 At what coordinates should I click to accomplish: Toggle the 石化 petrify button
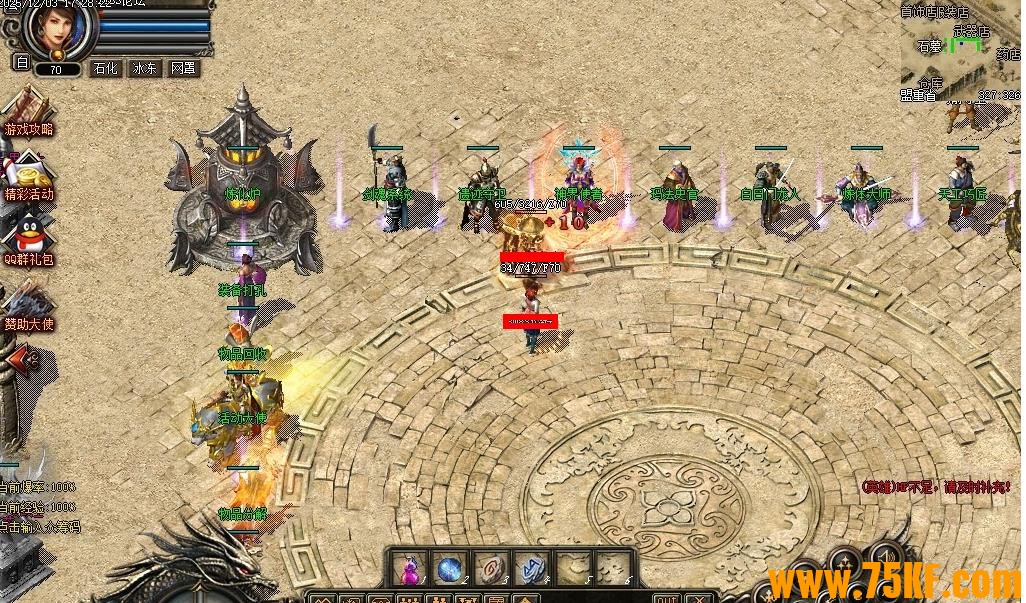pyautogui.click(x=105, y=69)
